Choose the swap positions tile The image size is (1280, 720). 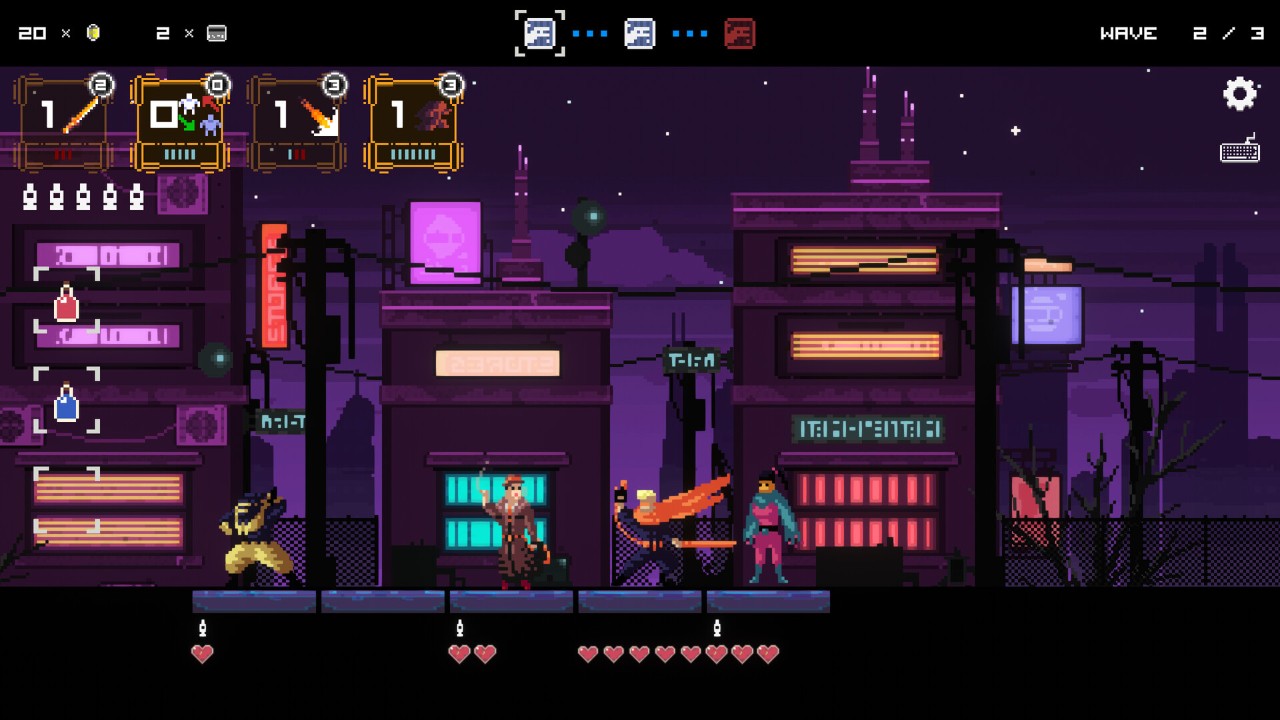click(181, 120)
